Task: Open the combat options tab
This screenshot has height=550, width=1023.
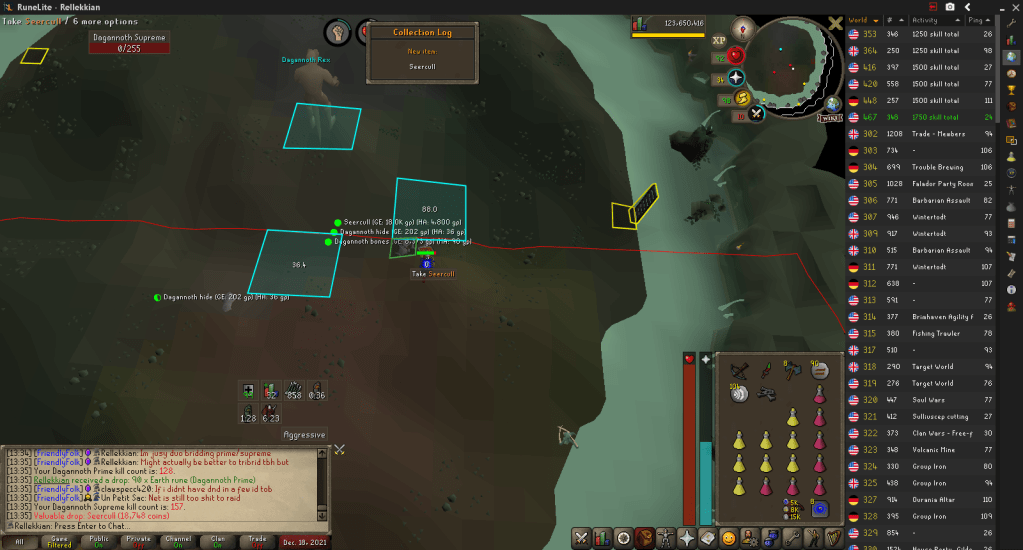Action: pos(580,538)
